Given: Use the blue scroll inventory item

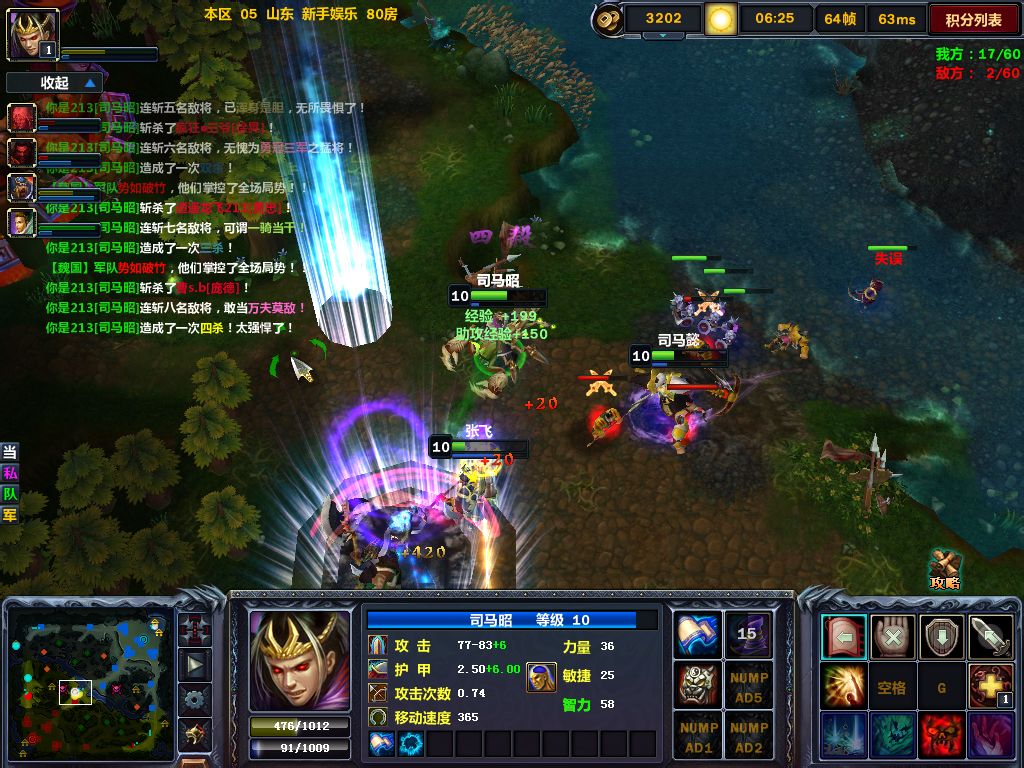Looking at the screenshot, I should click(699, 634).
